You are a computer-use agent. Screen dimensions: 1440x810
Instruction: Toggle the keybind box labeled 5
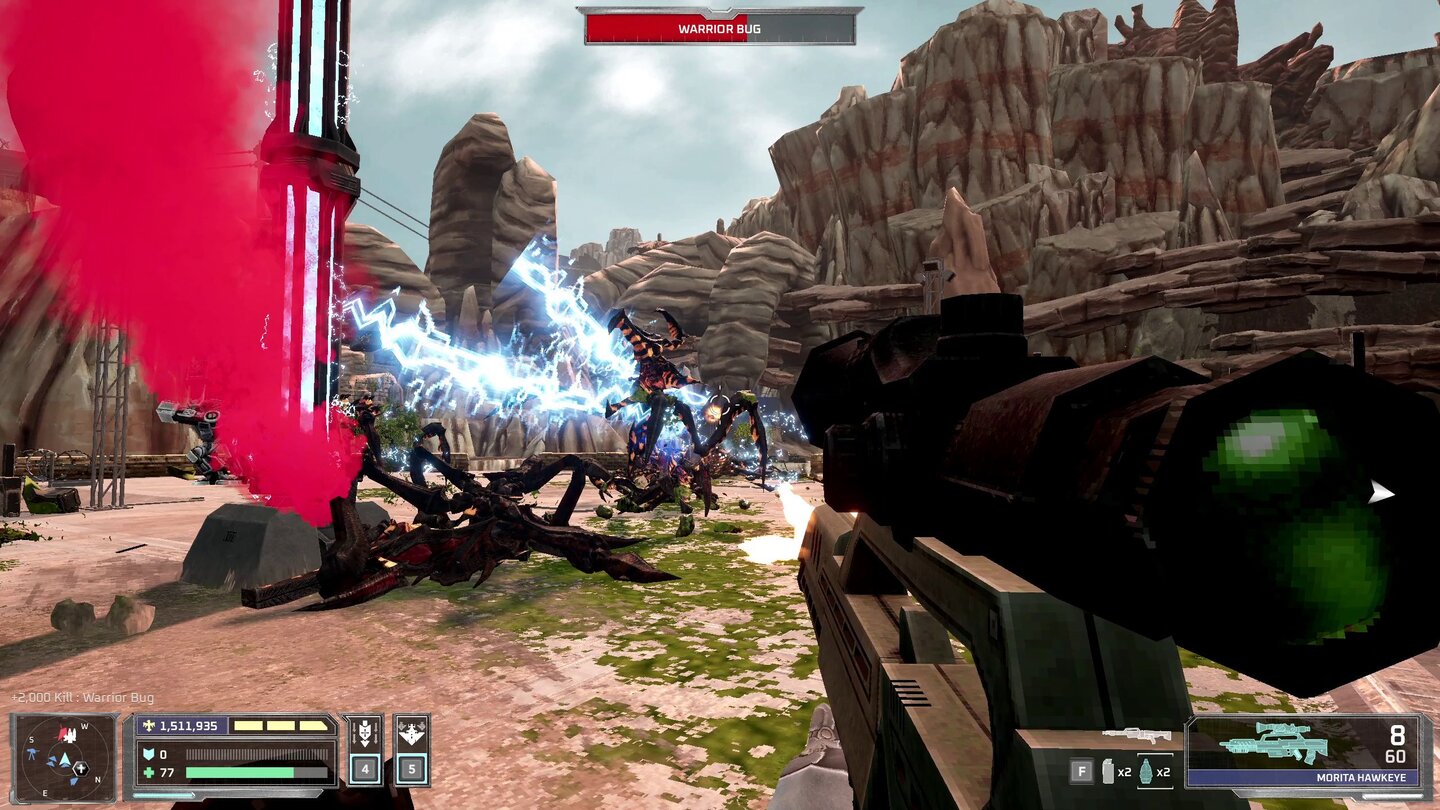410,767
